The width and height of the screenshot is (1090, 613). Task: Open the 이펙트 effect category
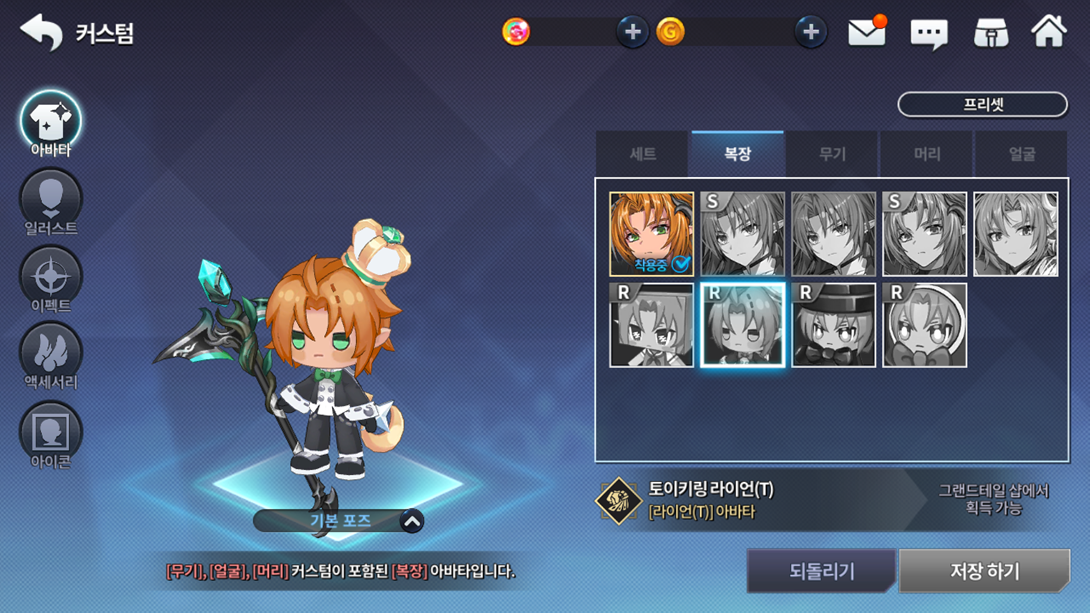coord(51,278)
